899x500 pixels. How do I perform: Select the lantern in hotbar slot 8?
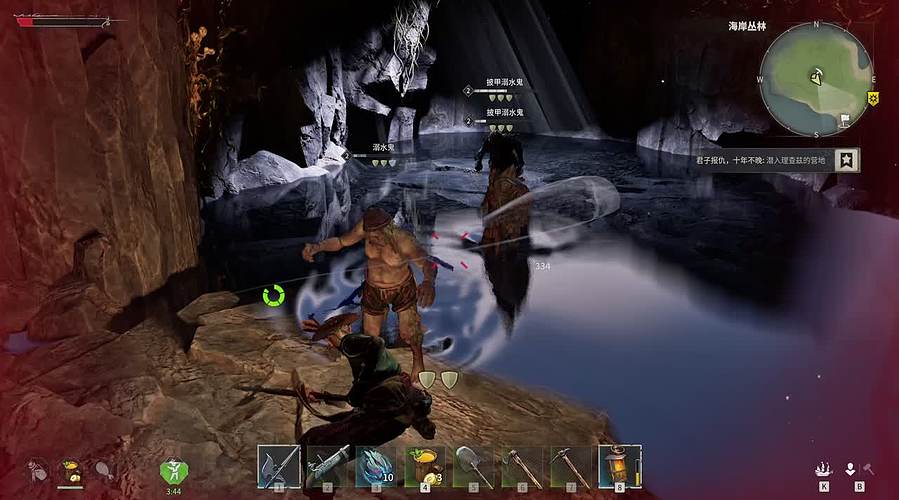point(620,466)
